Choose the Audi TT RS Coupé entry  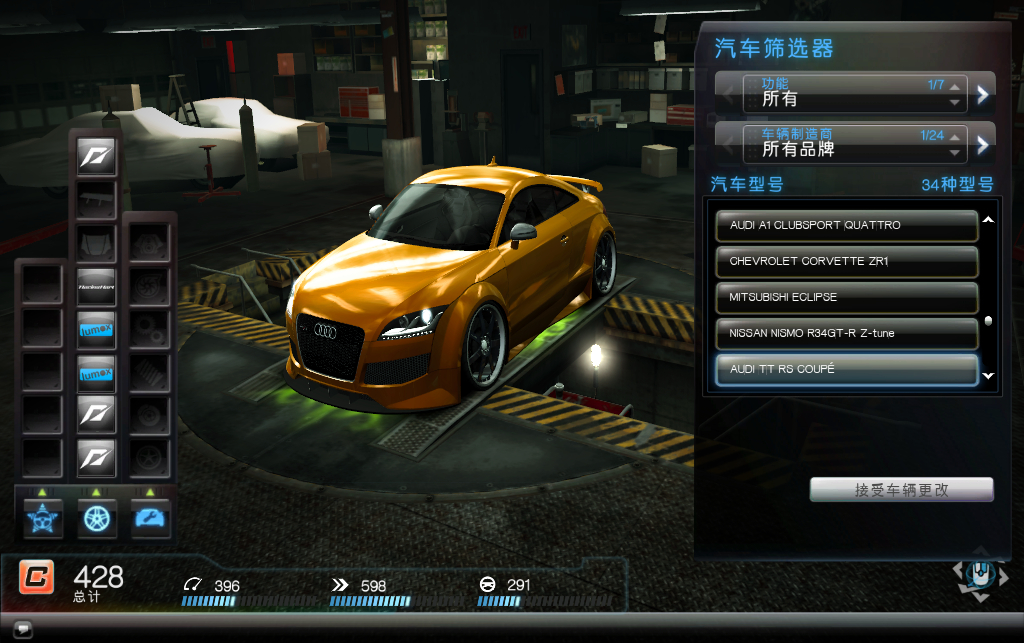point(847,369)
